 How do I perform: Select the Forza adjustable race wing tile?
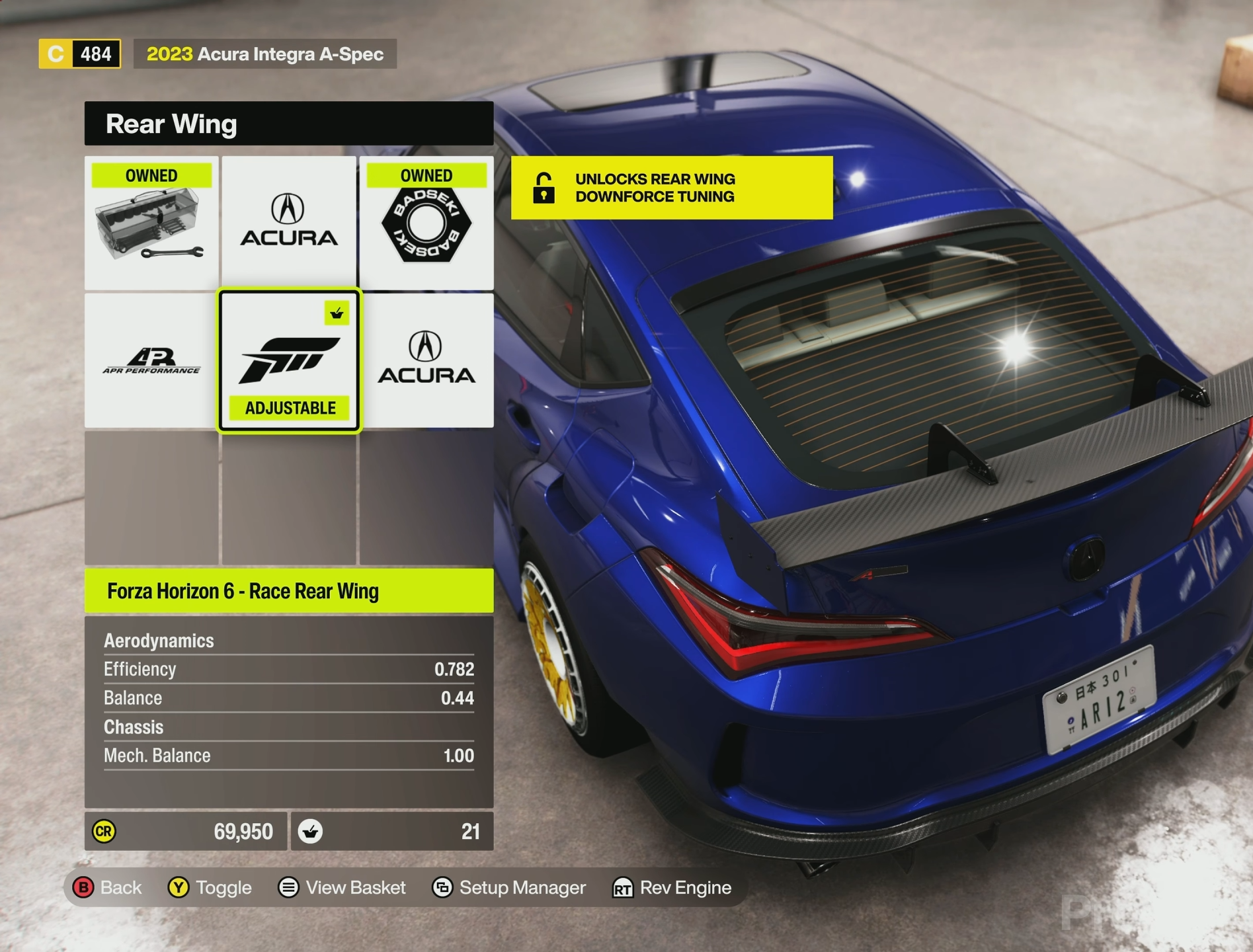289,361
